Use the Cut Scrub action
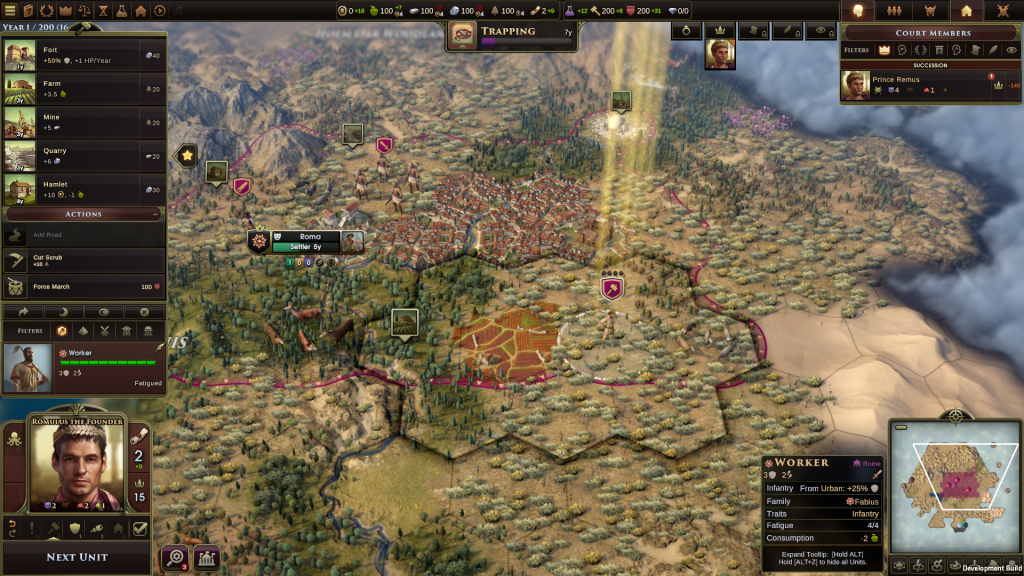This screenshot has width=1024, height=576. tap(83, 260)
